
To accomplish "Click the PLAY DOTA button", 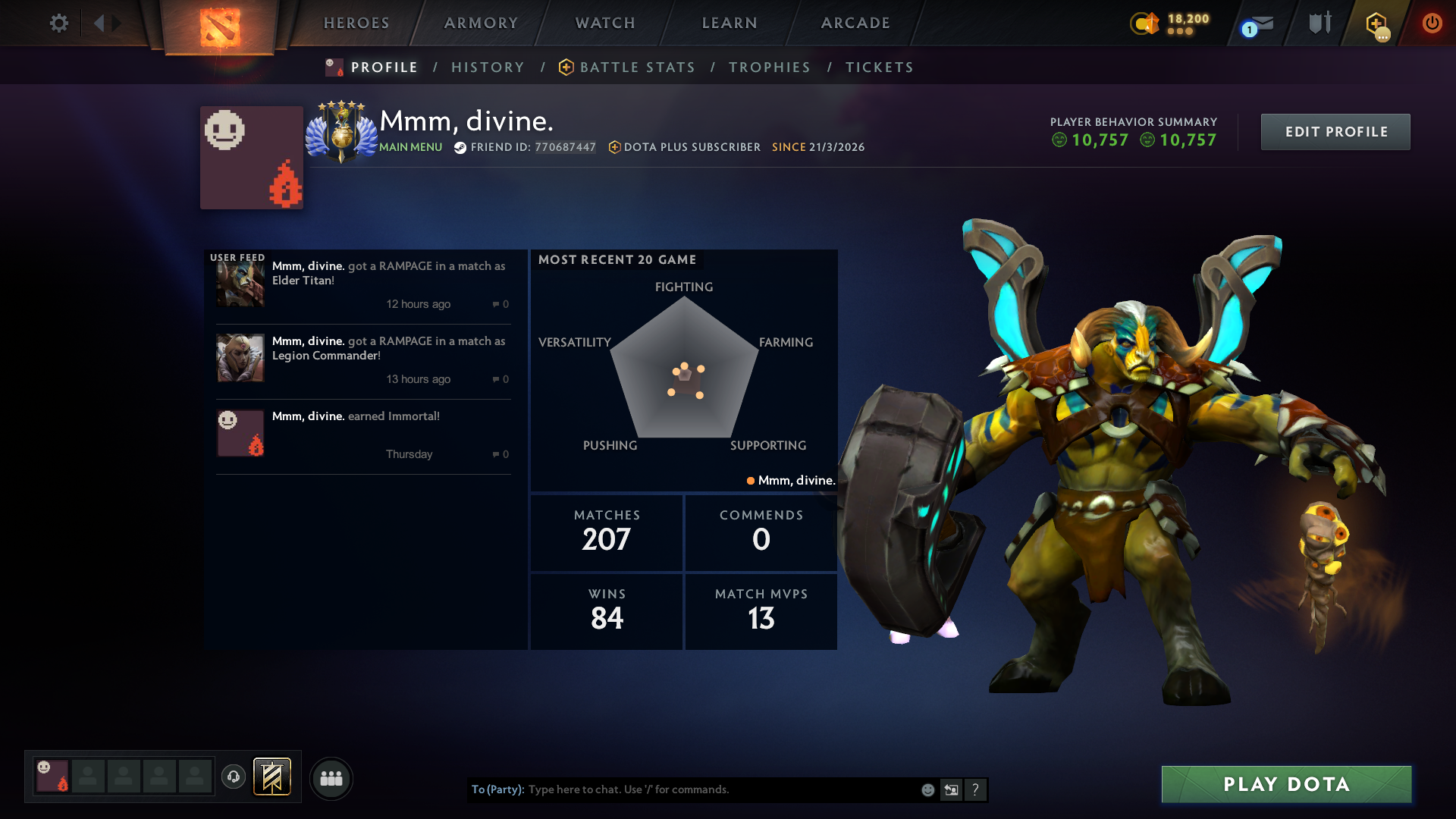I will pos(1285,784).
